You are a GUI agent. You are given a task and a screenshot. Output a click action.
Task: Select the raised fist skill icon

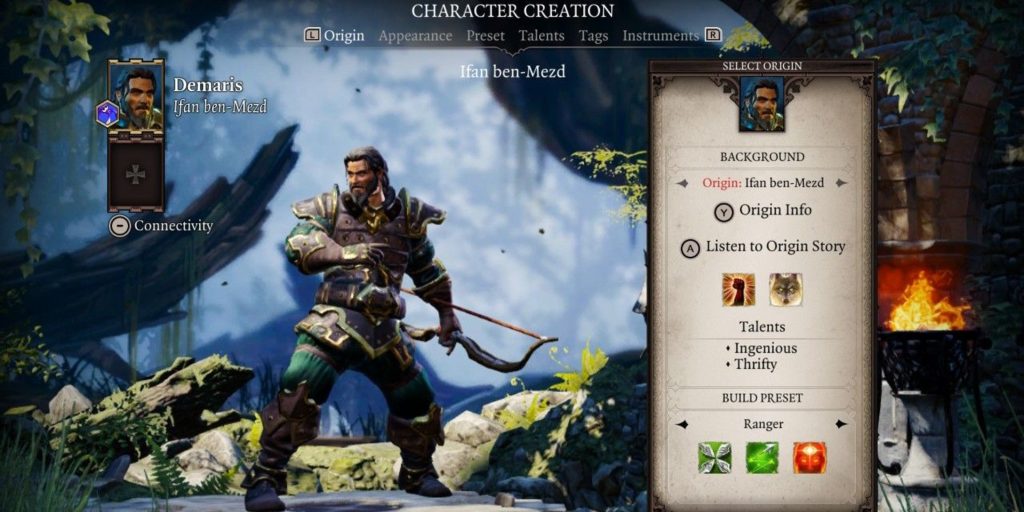(x=738, y=289)
